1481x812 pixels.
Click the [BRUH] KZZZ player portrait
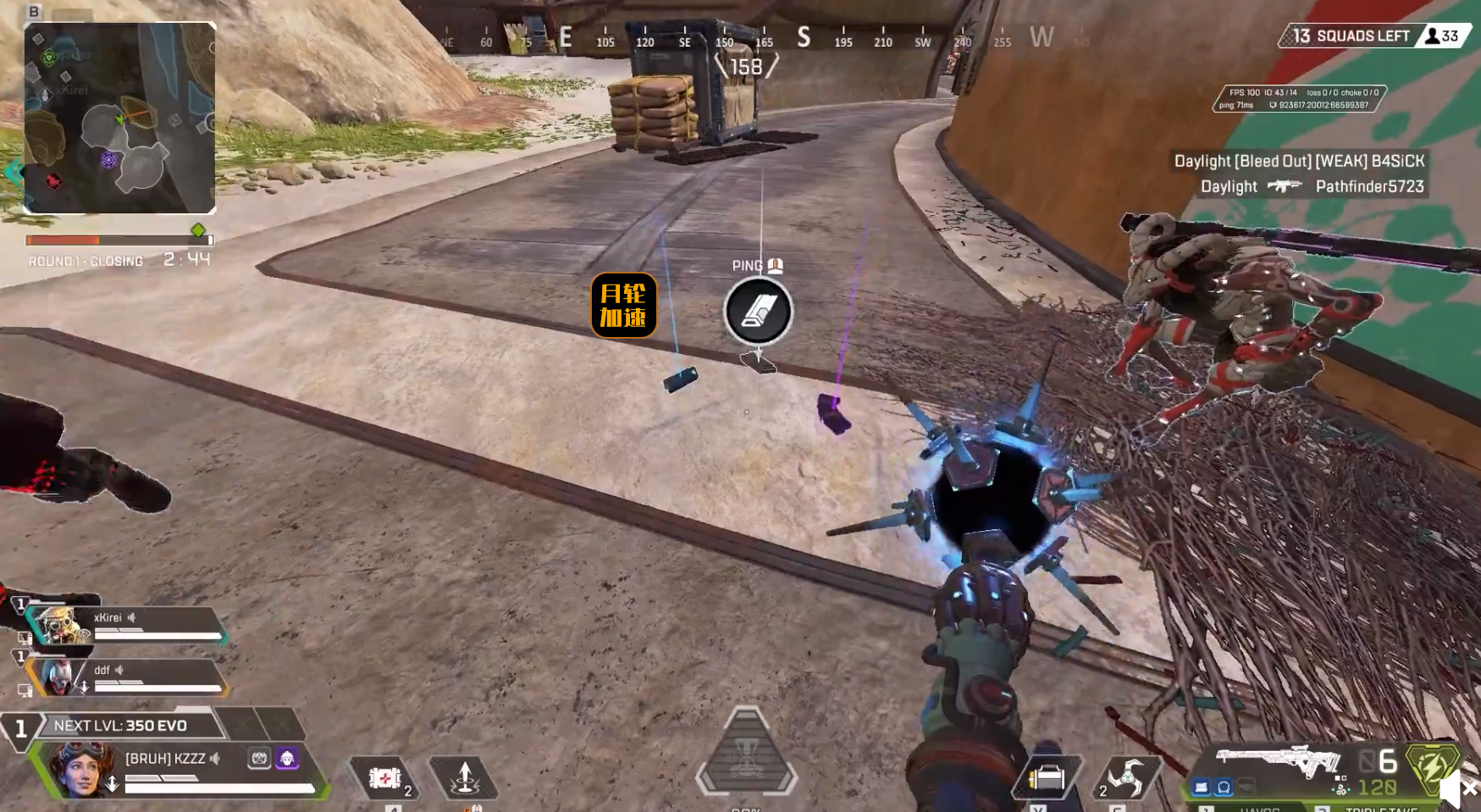[82, 769]
